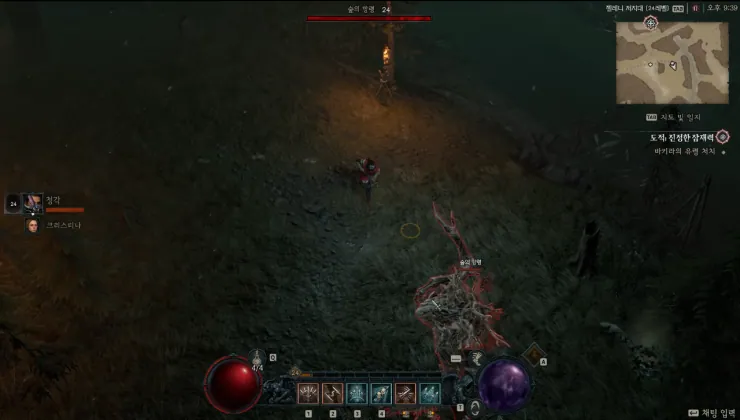Cast the skill in hotbar slot 4
This screenshot has width=740, height=420.
[381, 394]
